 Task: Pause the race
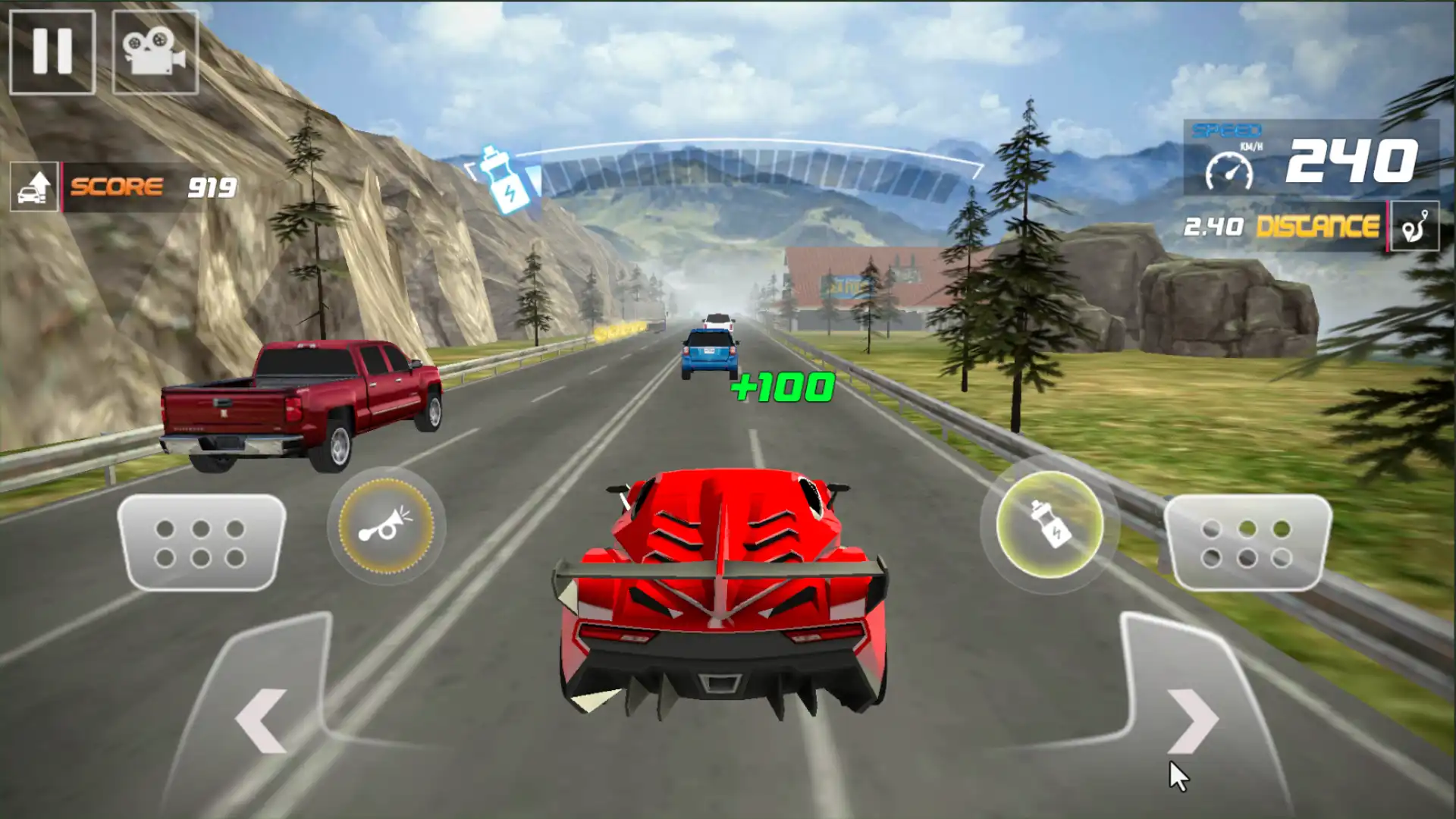coord(52,52)
